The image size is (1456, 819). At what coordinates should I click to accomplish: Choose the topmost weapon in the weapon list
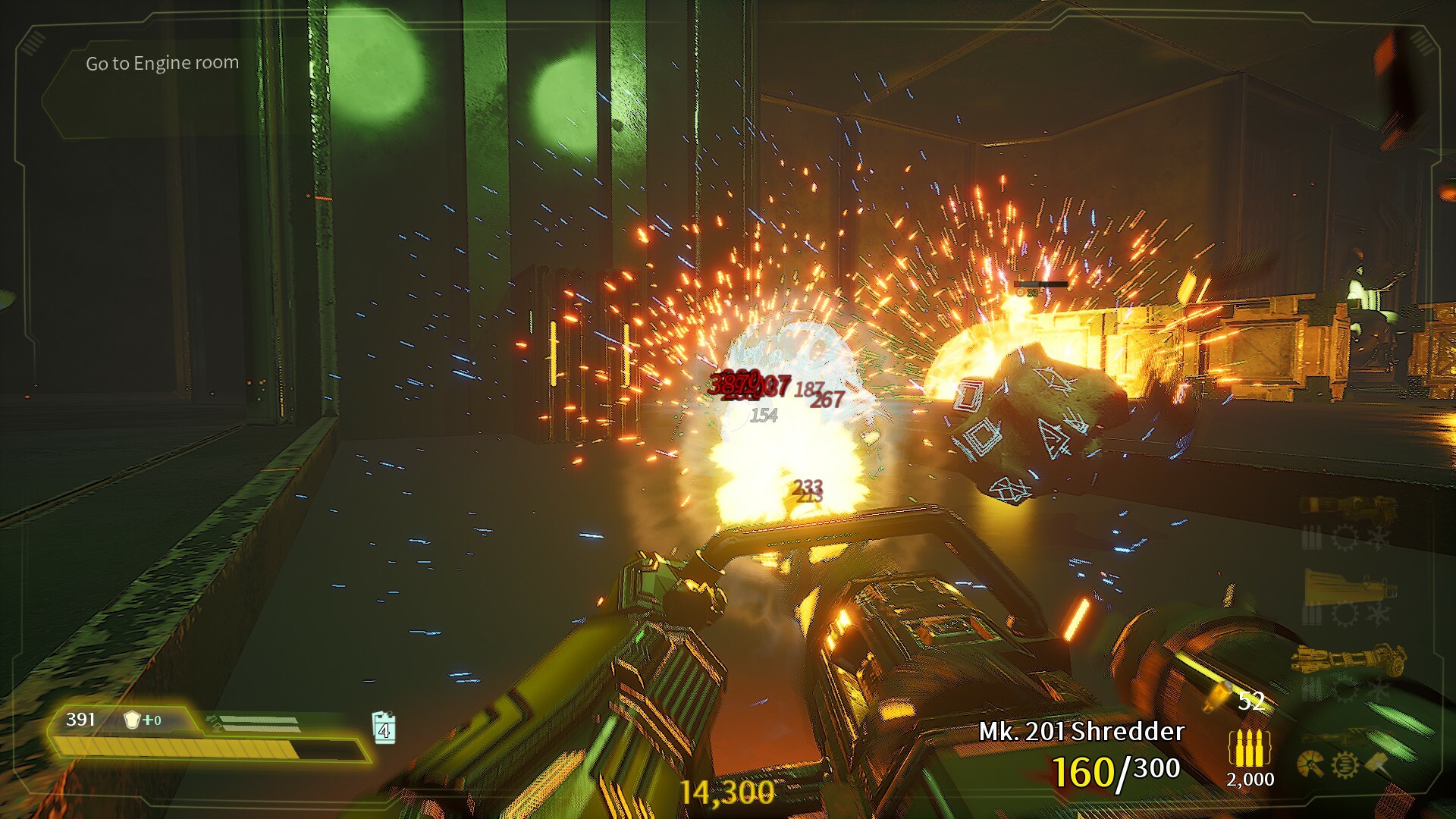(1348, 506)
